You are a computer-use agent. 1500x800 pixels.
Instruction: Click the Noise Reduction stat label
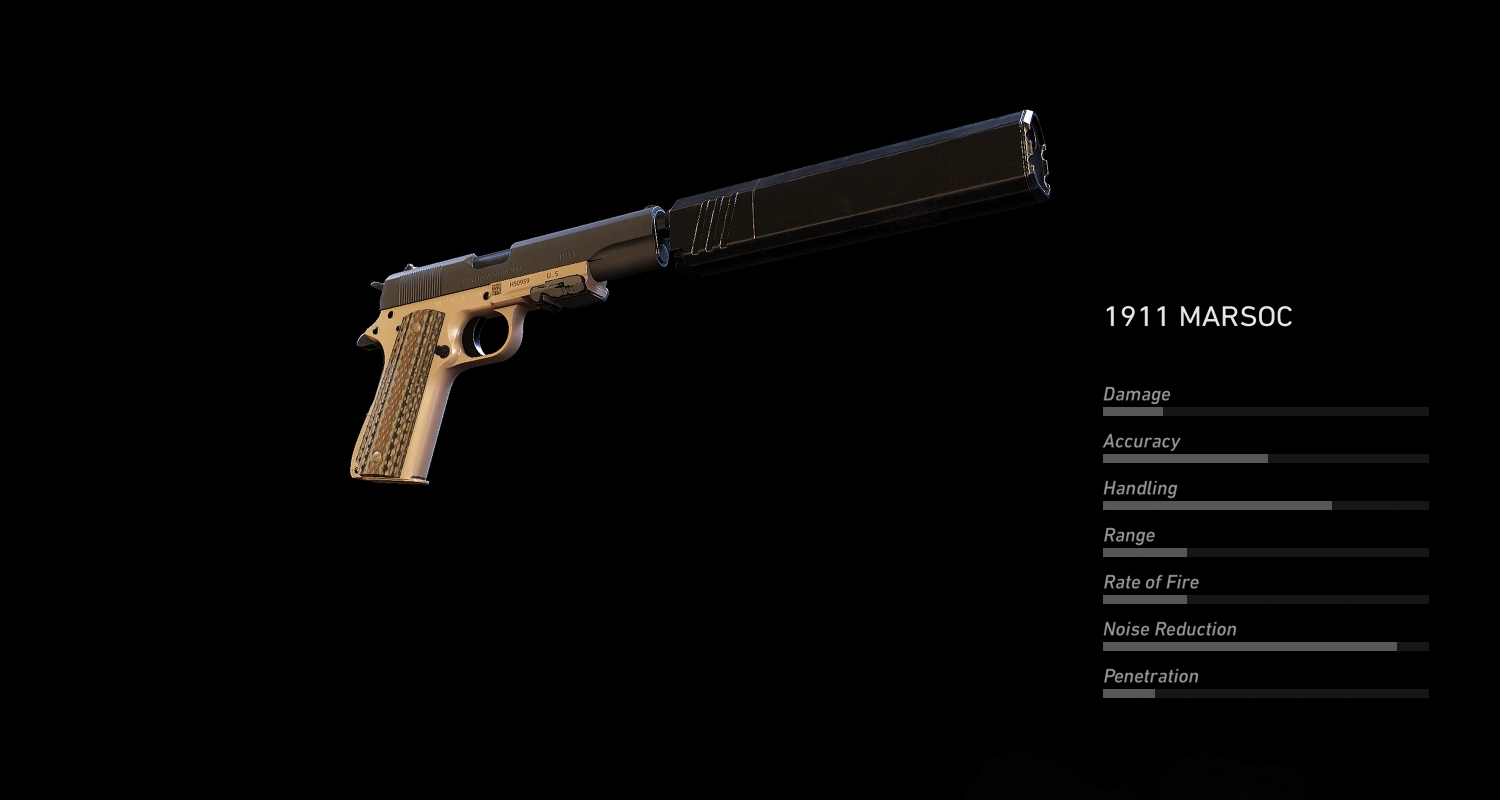pyautogui.click(x=1168, y=629)
